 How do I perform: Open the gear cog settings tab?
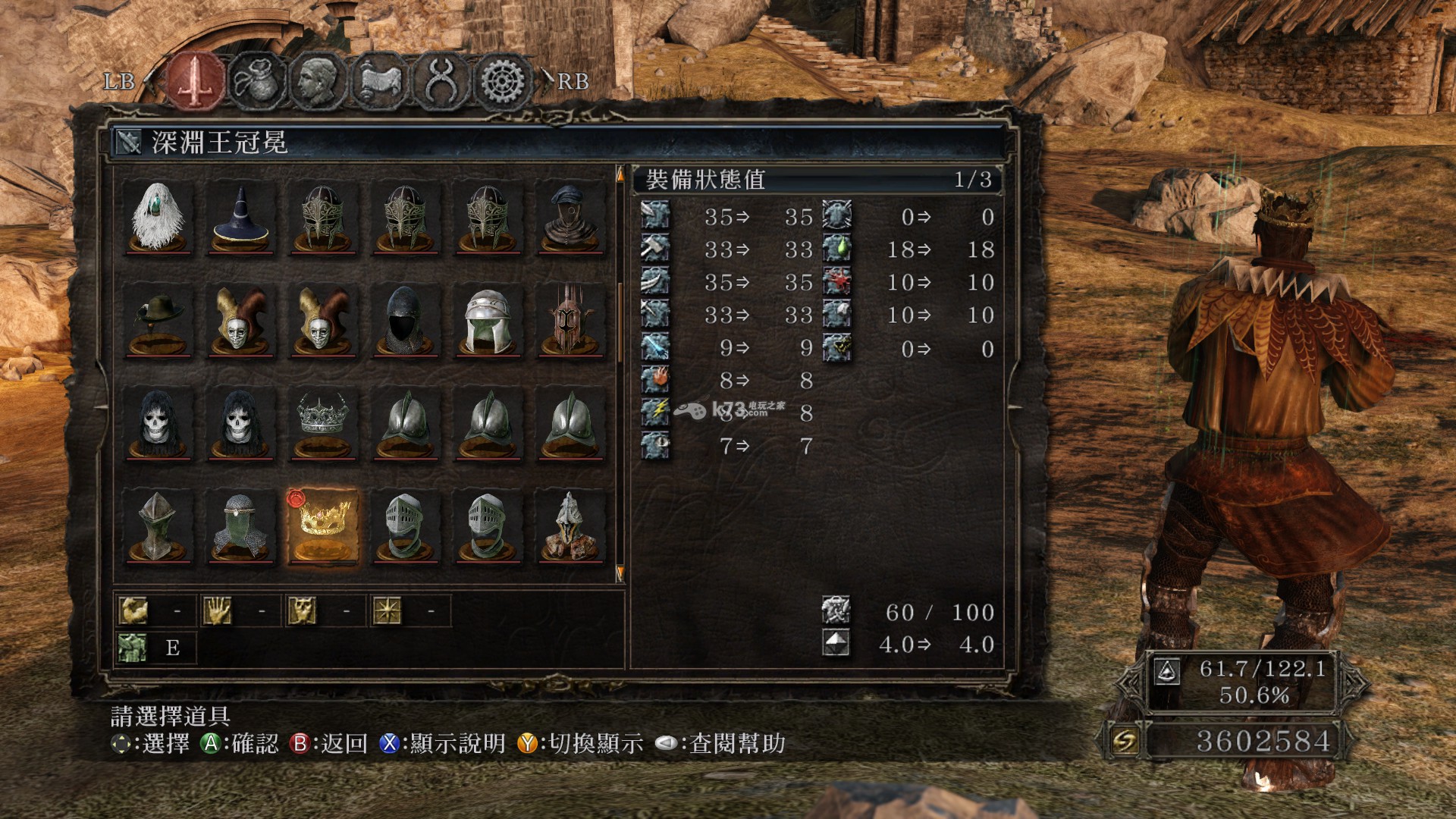pos(504,82)
